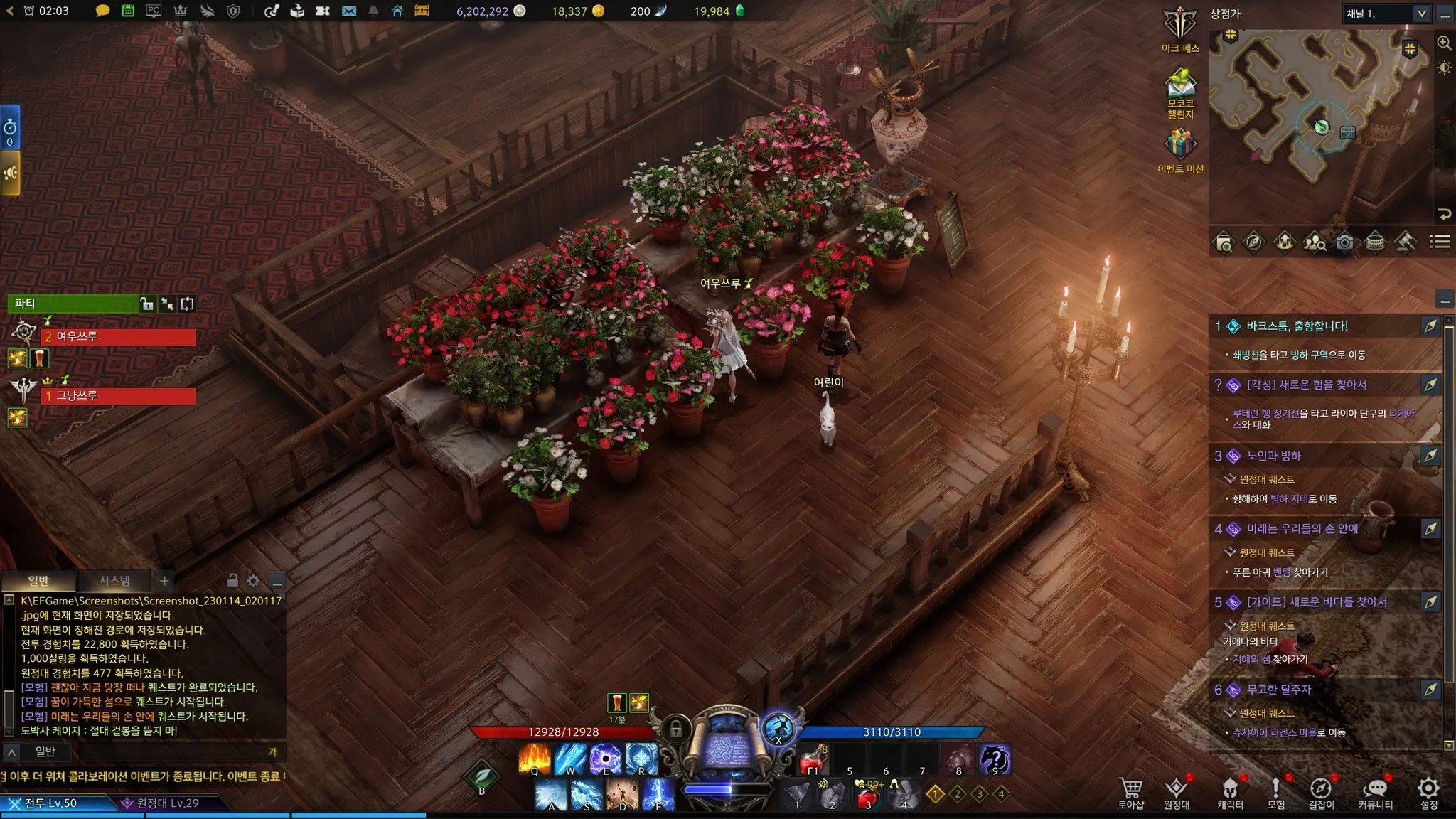Open the 길잡이 guide menu
The image size is (1456, 819).
[1321, 792]
